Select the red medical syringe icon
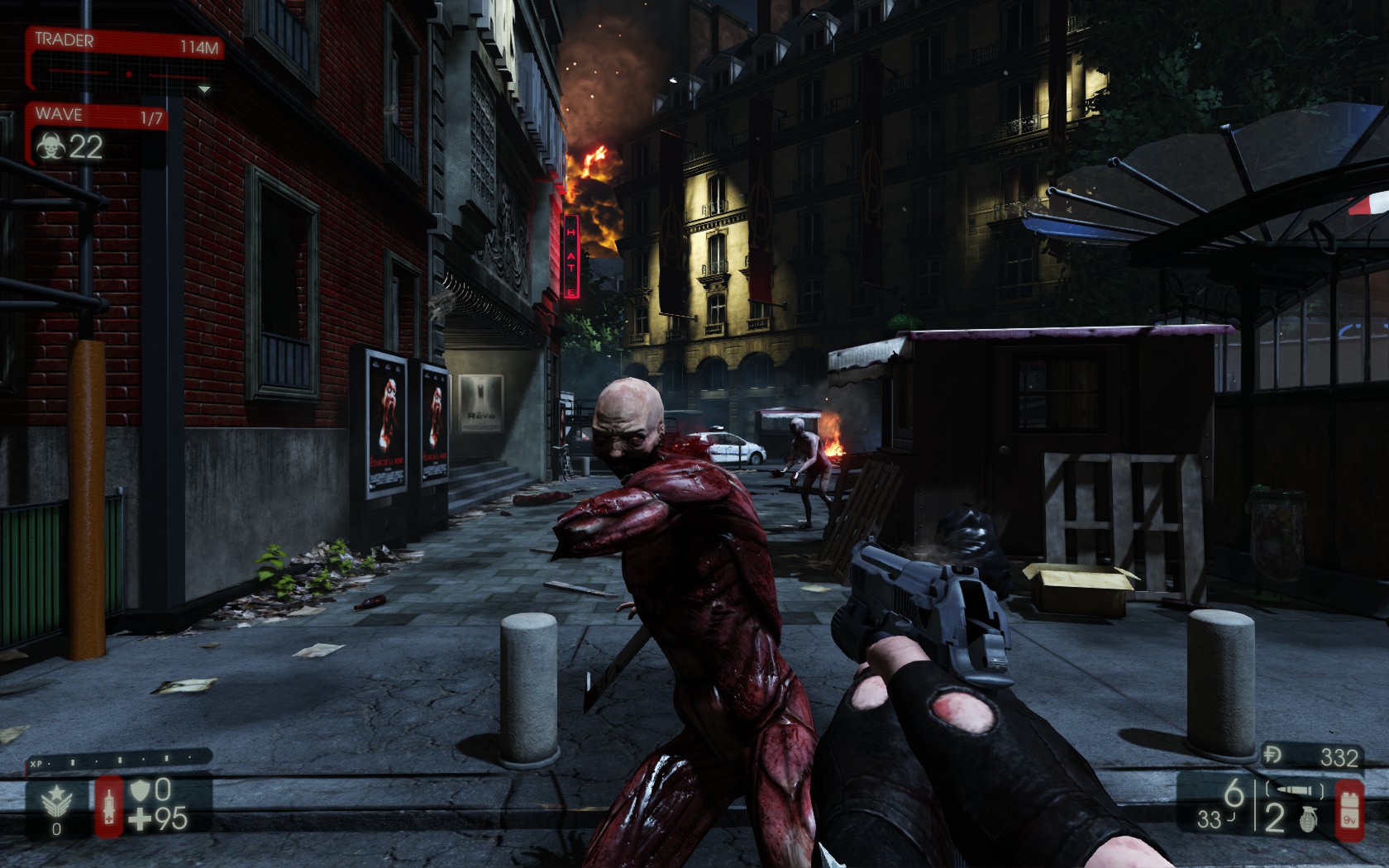 [108, 805]
